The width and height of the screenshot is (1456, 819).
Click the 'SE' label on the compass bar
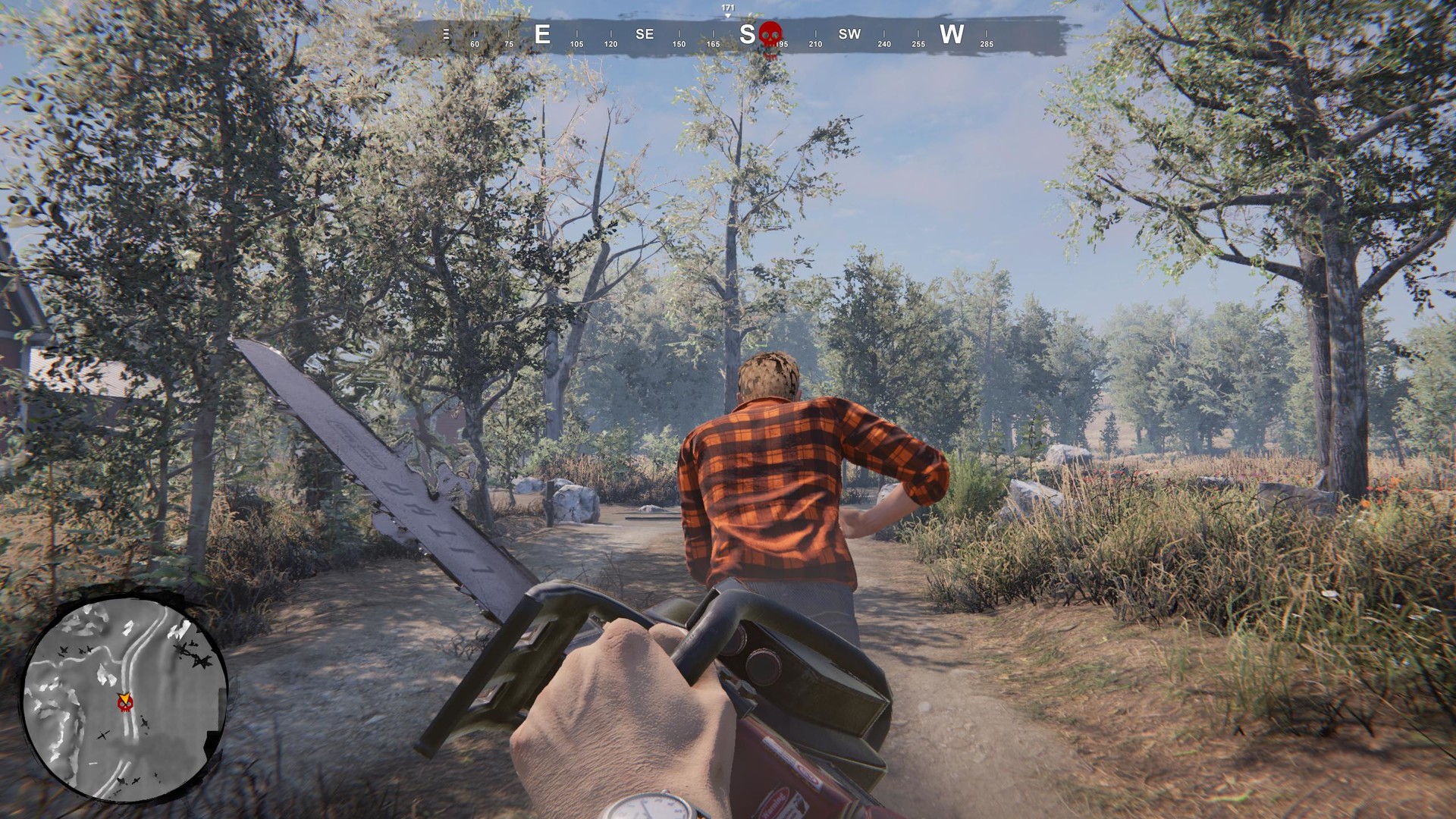coord(643,33)
